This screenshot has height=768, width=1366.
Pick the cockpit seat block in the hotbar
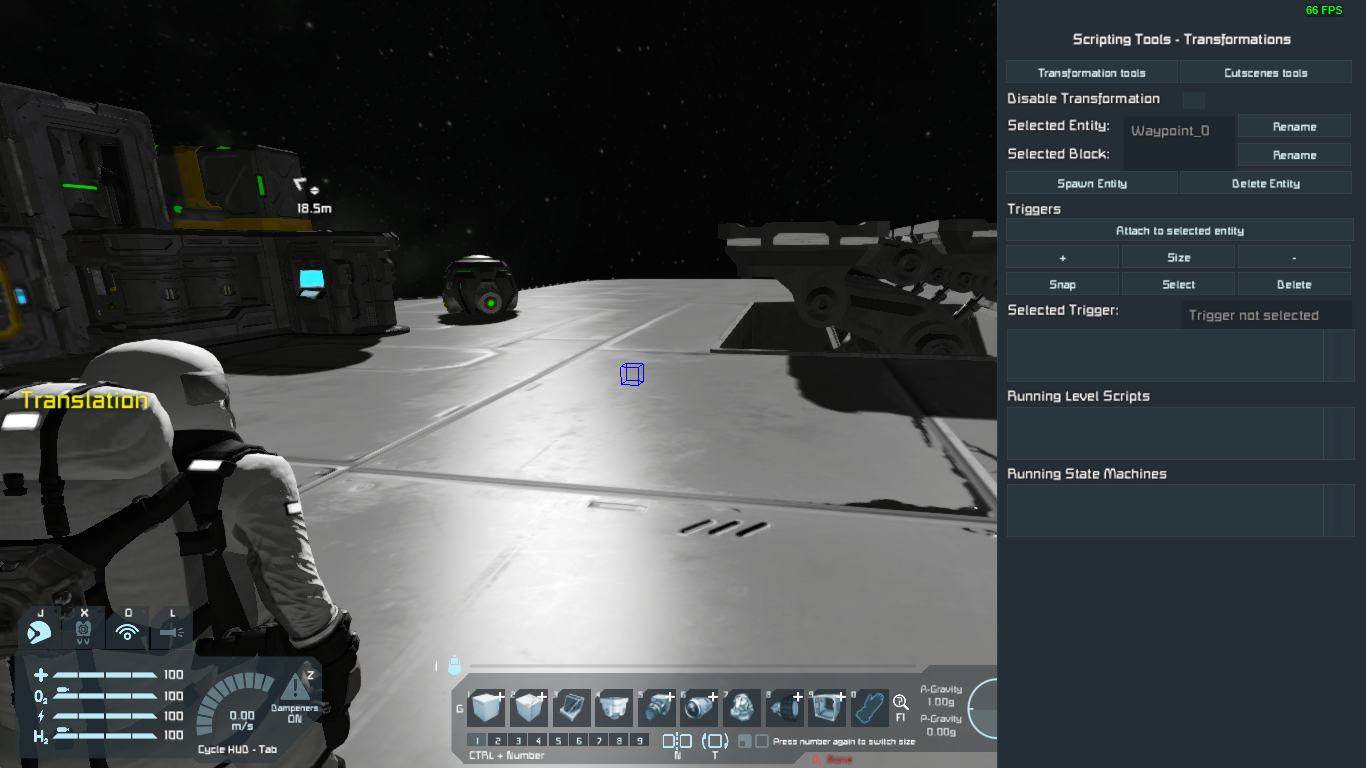(571, 708)
